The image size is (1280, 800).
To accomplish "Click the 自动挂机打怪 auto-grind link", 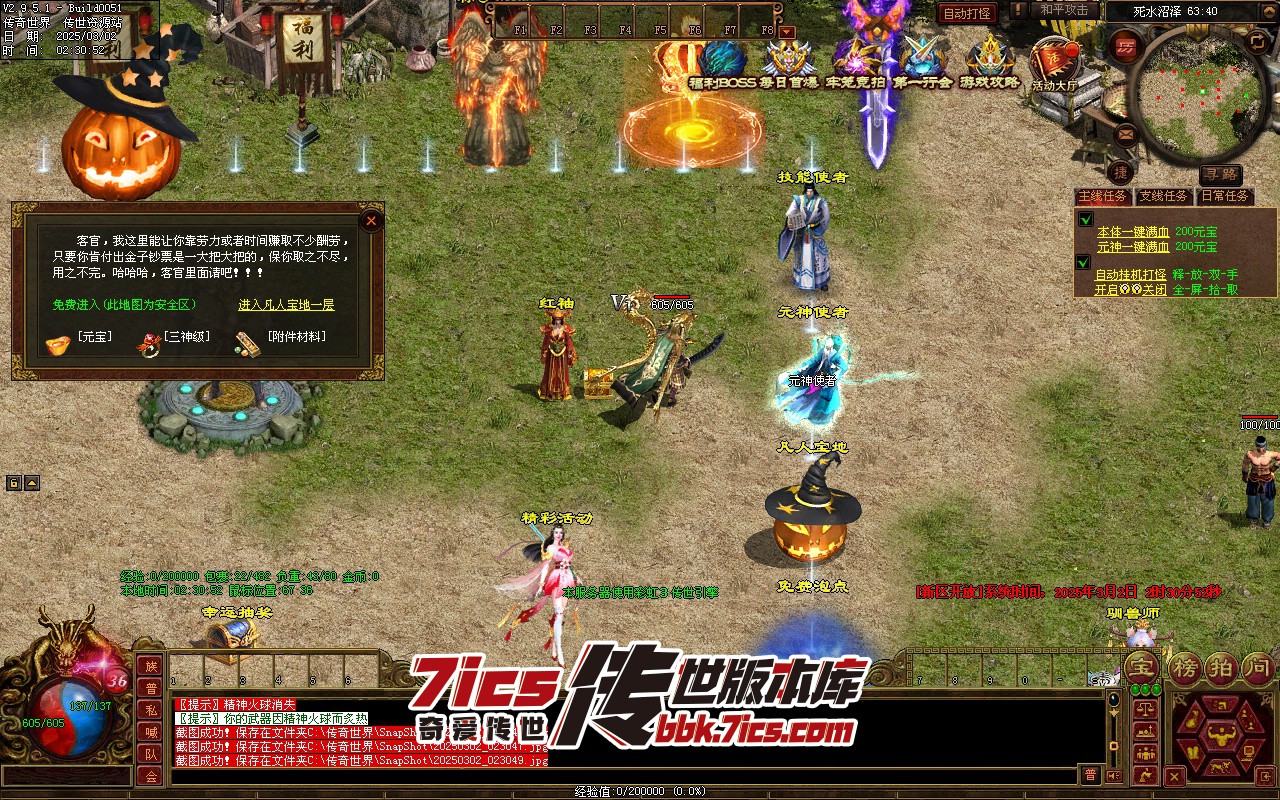I will [1130, 275].
